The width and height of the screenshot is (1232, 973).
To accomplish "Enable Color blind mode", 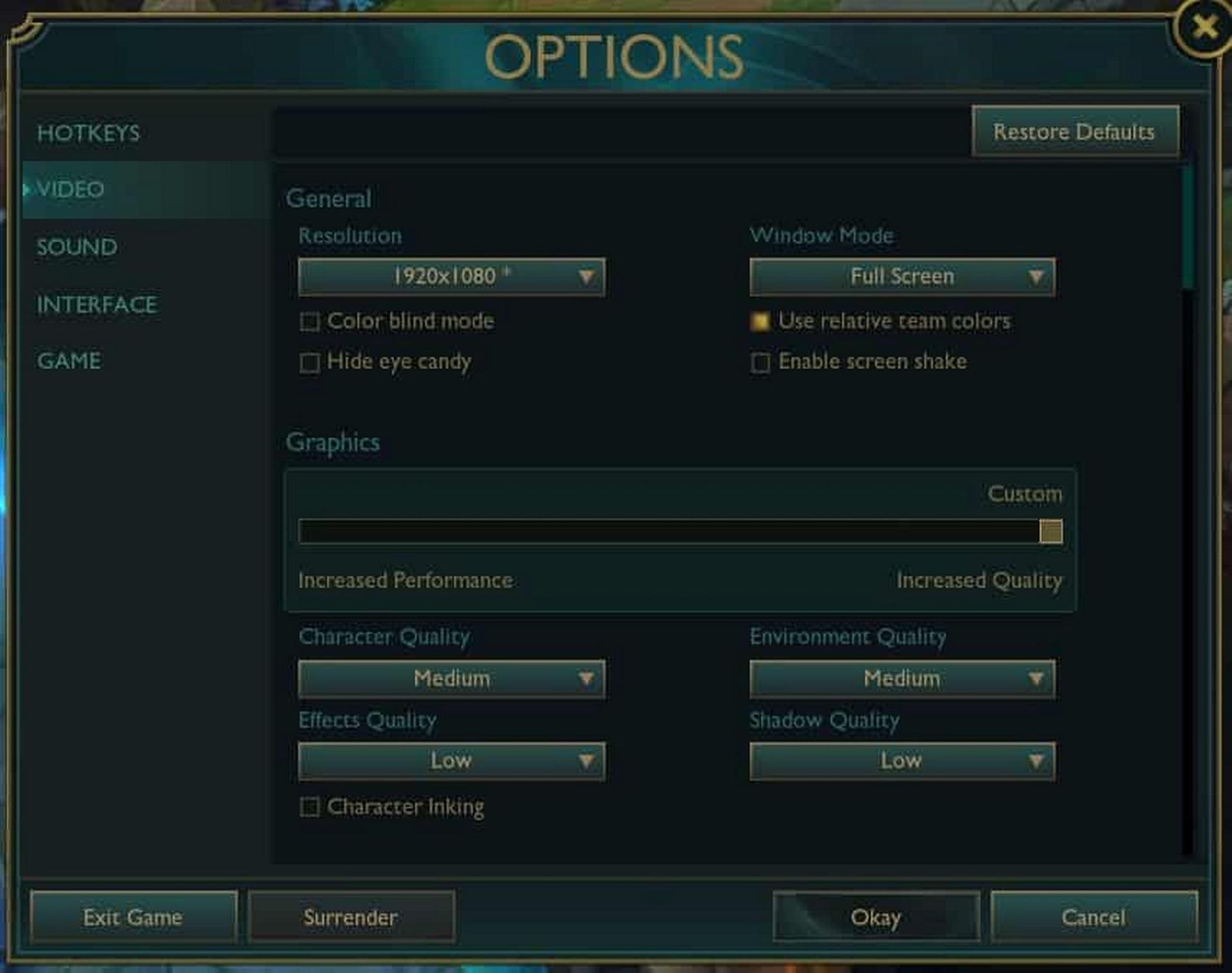I will [311, 322].
